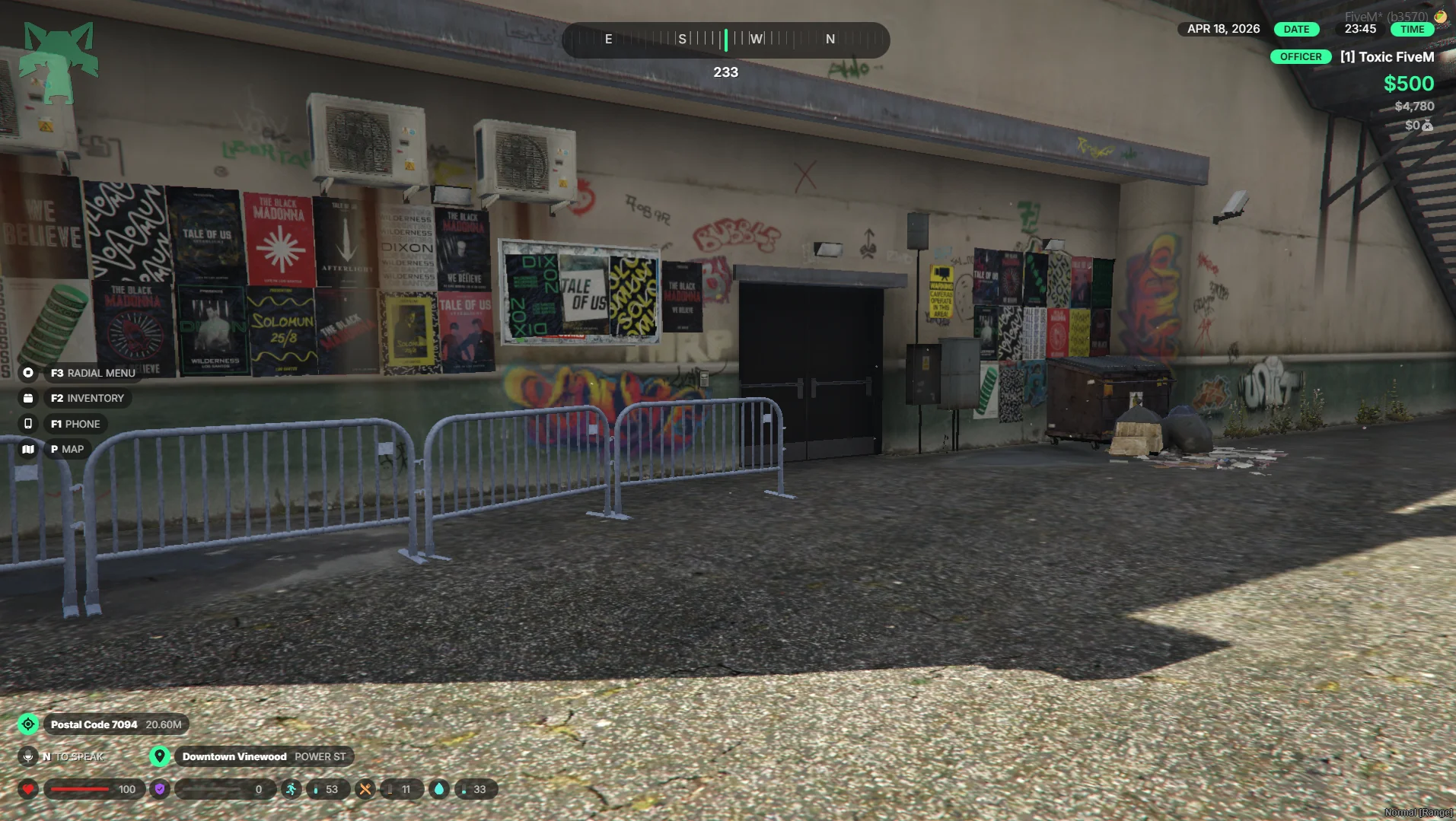Screen dimensions: 1456x821
Task: Click the Downtown Vinewood location pin icon
Action: pyautogui.click(x=160, y=756)
